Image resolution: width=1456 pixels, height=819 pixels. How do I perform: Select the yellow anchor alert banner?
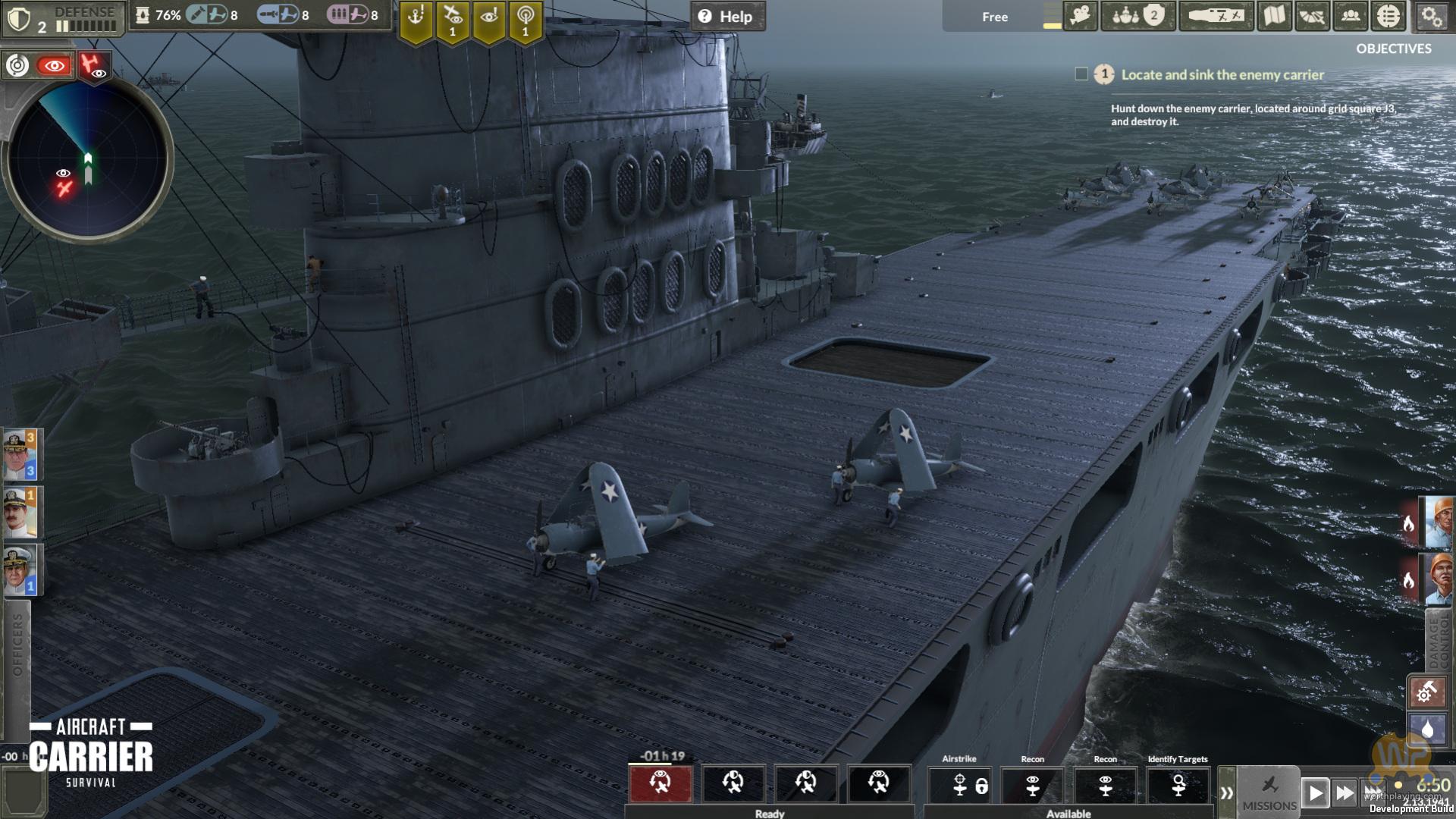416,21
